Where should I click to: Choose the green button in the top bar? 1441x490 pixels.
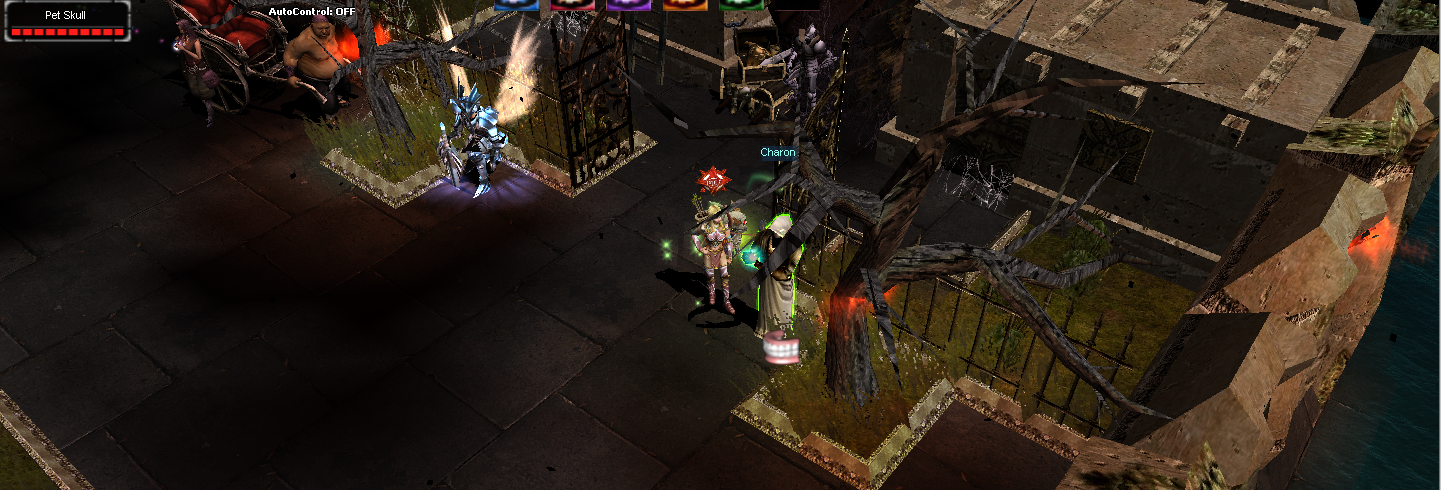(741, 5)
